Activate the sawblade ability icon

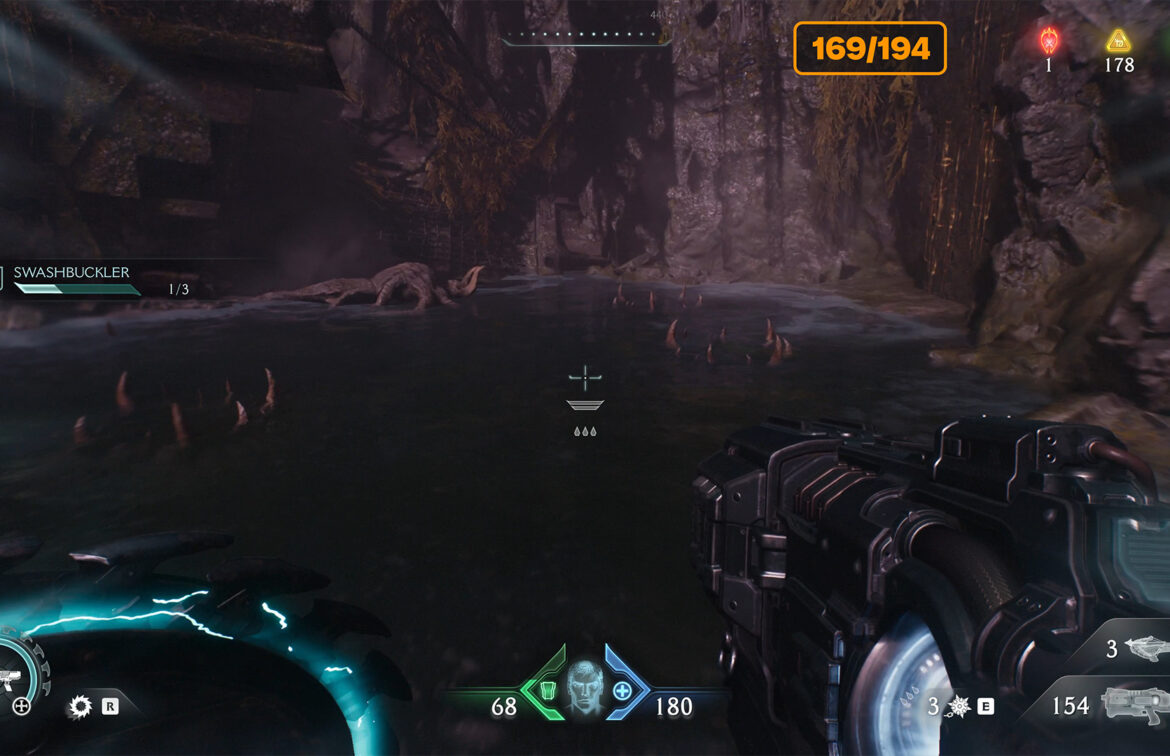(79, 708)
